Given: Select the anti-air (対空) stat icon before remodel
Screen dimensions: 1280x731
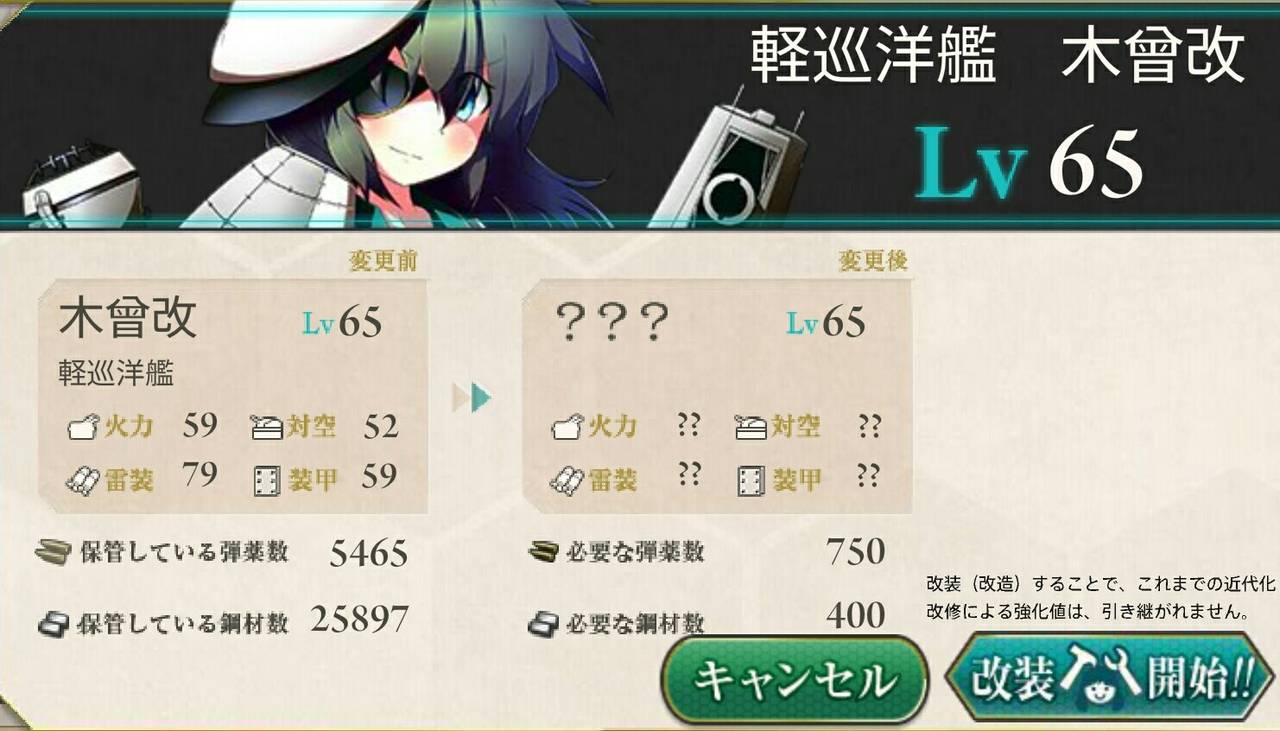Looking at the screenshot, I should tap(267, 426).
